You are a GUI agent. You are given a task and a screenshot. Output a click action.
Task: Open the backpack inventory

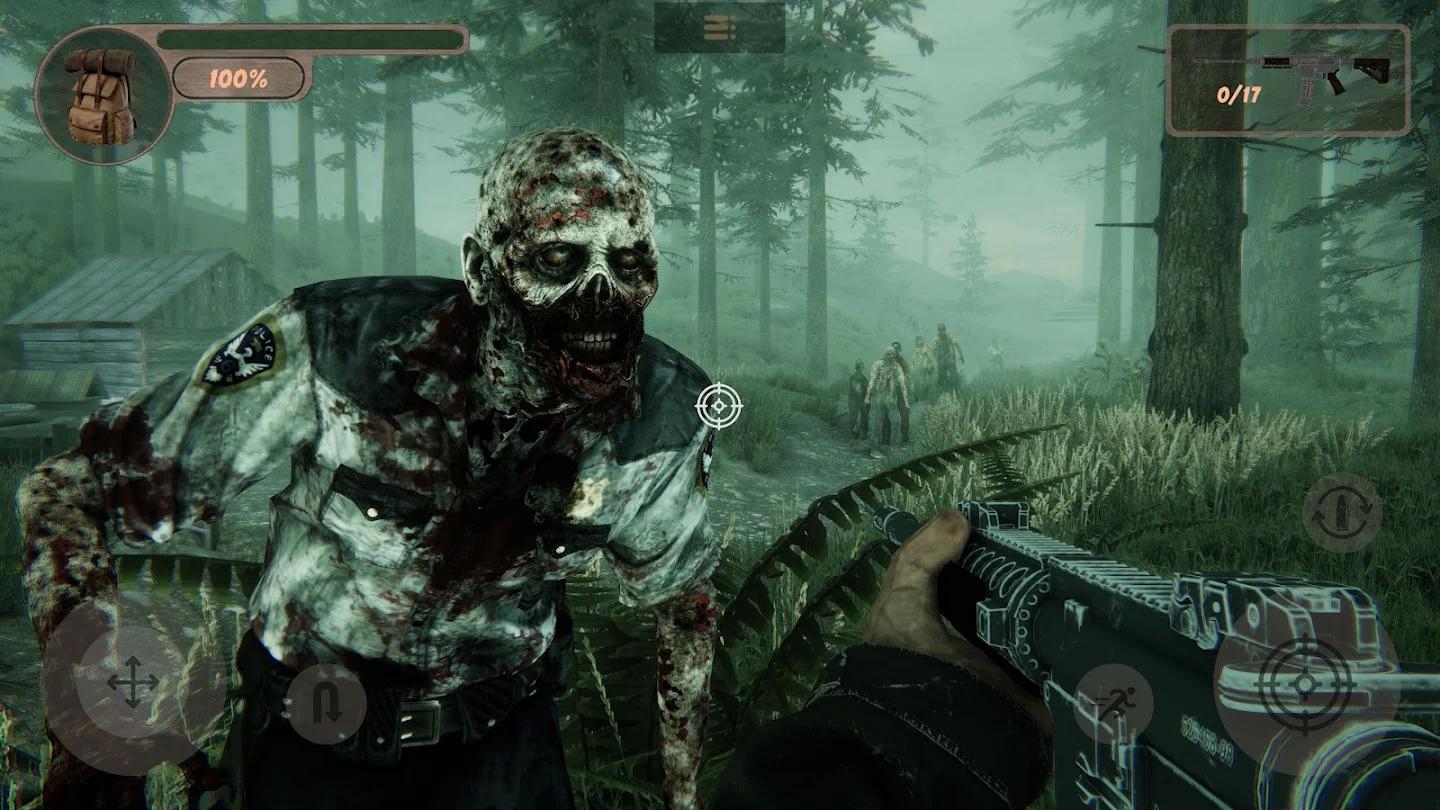point(100,95)
